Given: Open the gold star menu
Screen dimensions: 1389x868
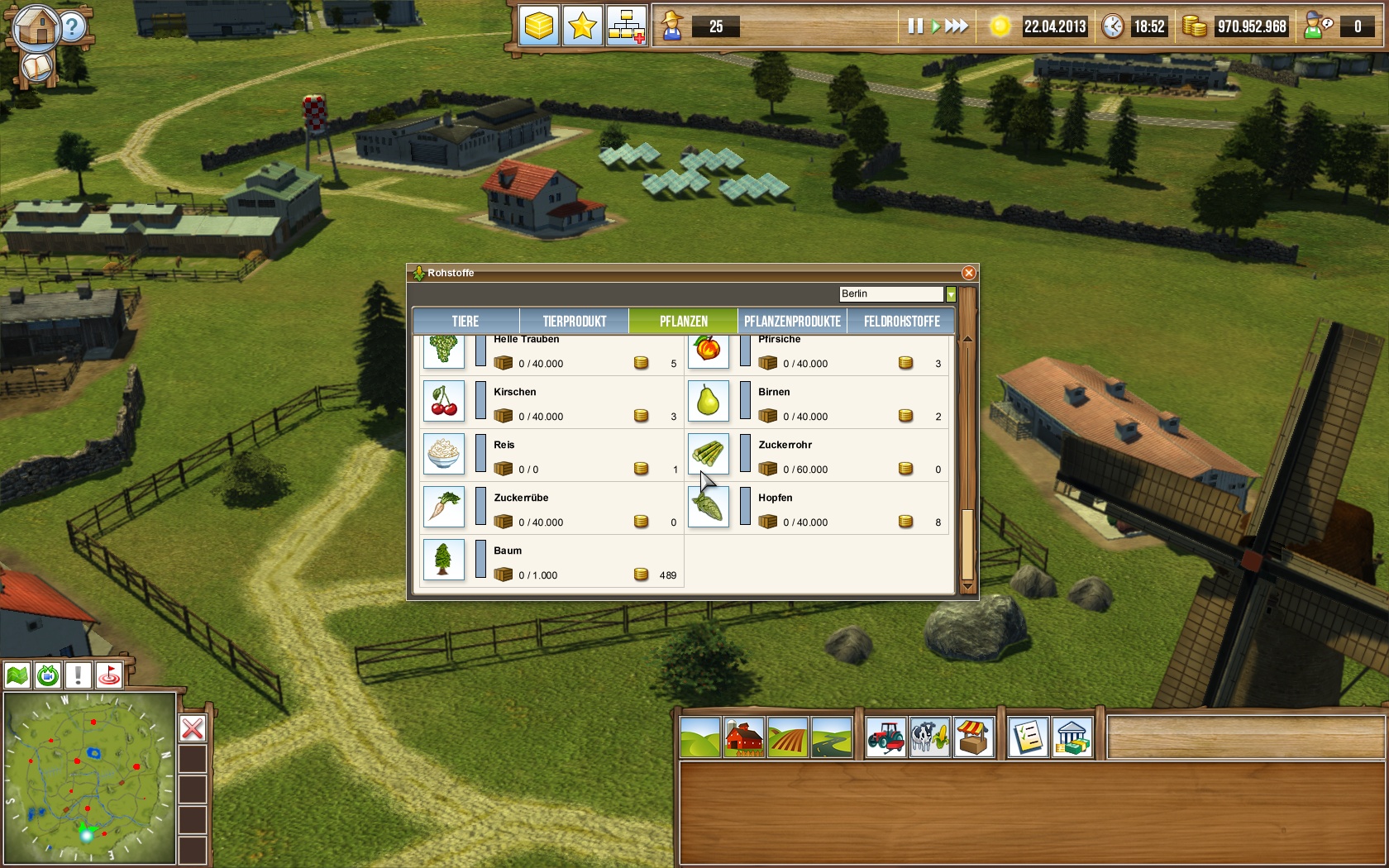Looking at the screenshot, I should coord(582,26).
